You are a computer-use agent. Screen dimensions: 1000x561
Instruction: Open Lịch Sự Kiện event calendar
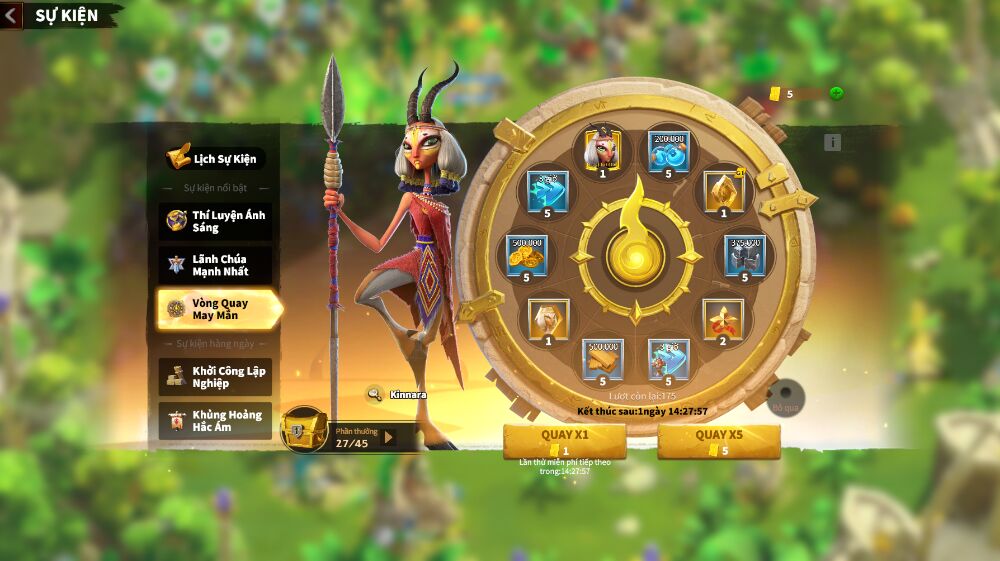tap(214, 158)
